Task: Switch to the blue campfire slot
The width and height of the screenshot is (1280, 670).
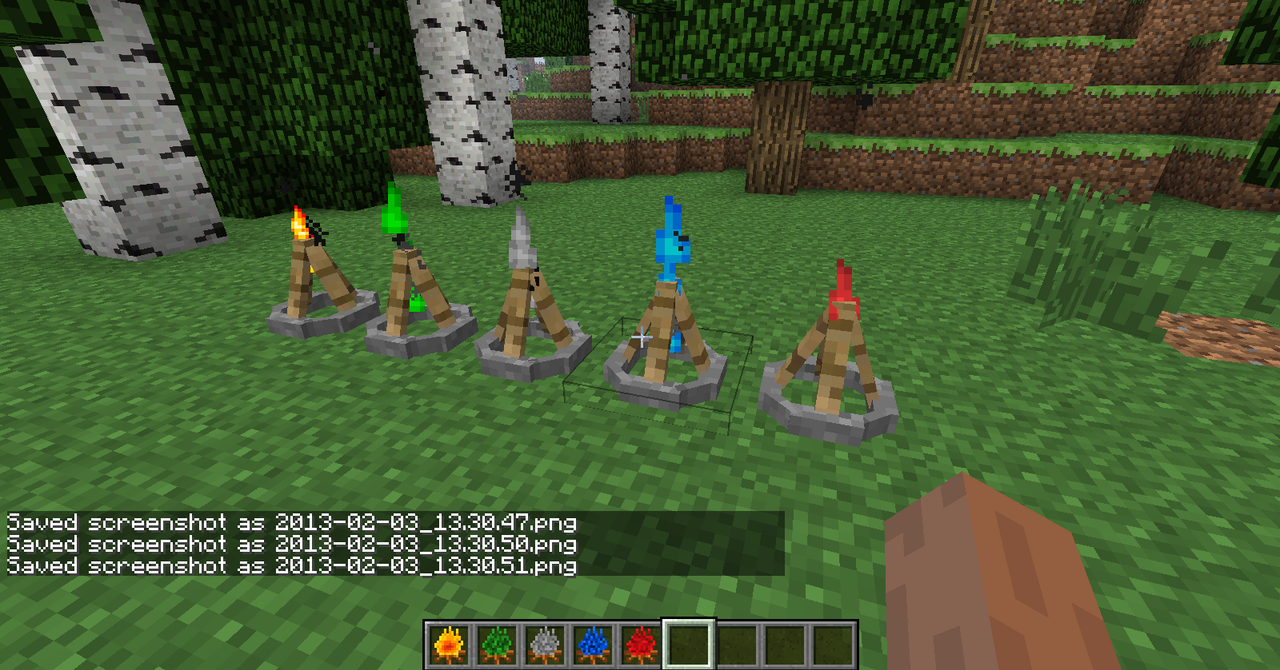Action: click(591, 645)
